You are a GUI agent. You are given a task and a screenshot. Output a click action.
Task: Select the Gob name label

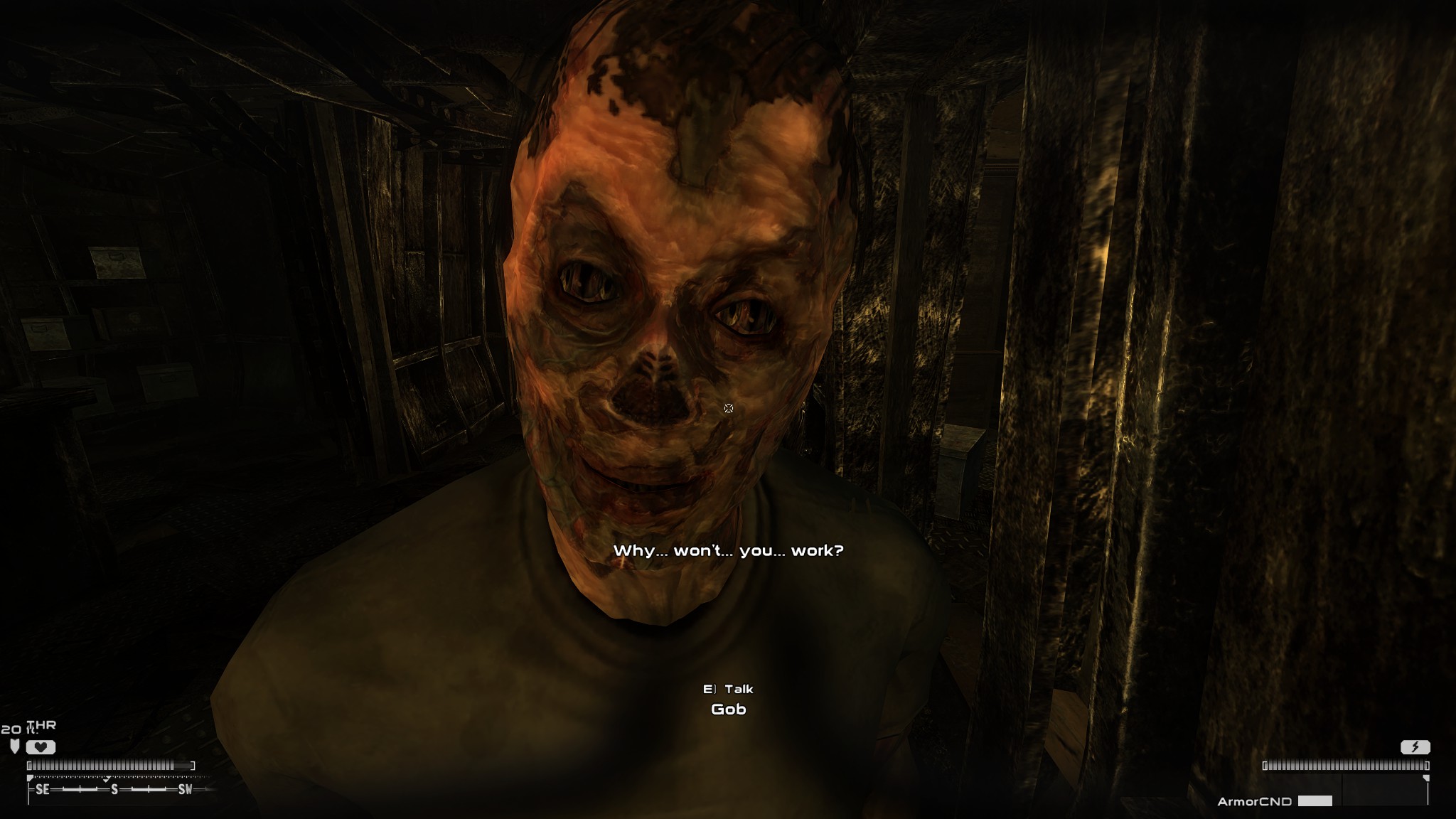[728, 710]
